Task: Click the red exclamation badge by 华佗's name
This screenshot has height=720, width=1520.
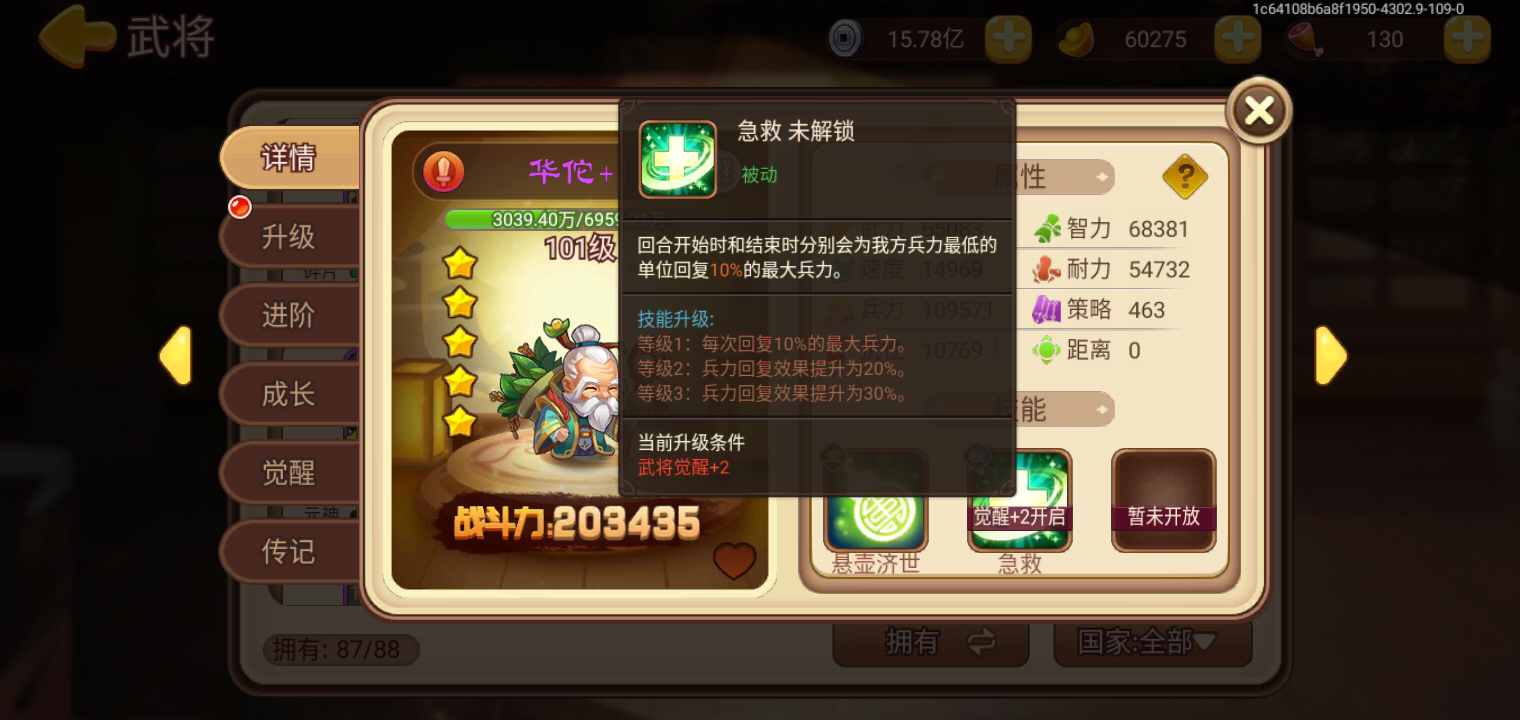Action: [x=444, y=172]
